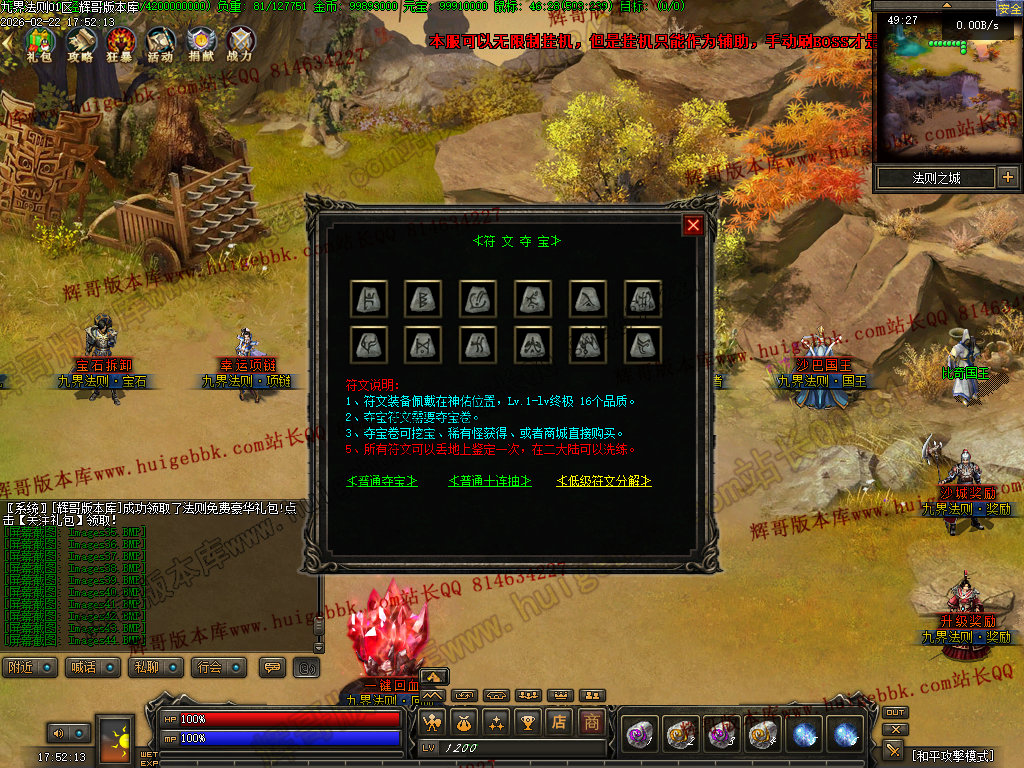Click the OUT exit button

pos(895,713)
